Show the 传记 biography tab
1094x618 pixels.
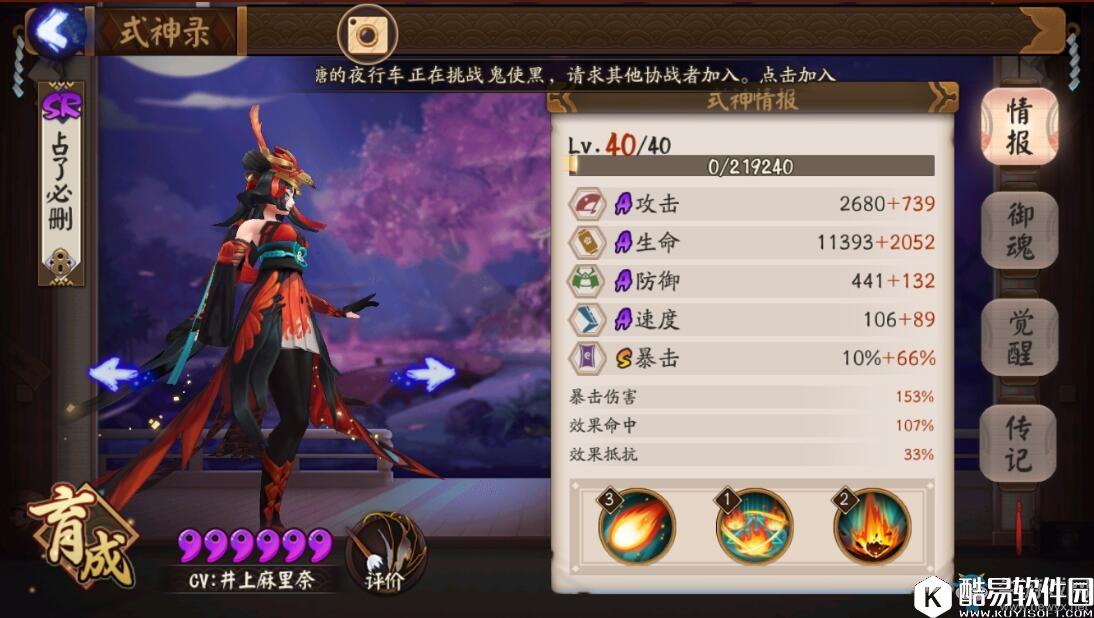pyautogui.click(x=1018, y=443)
